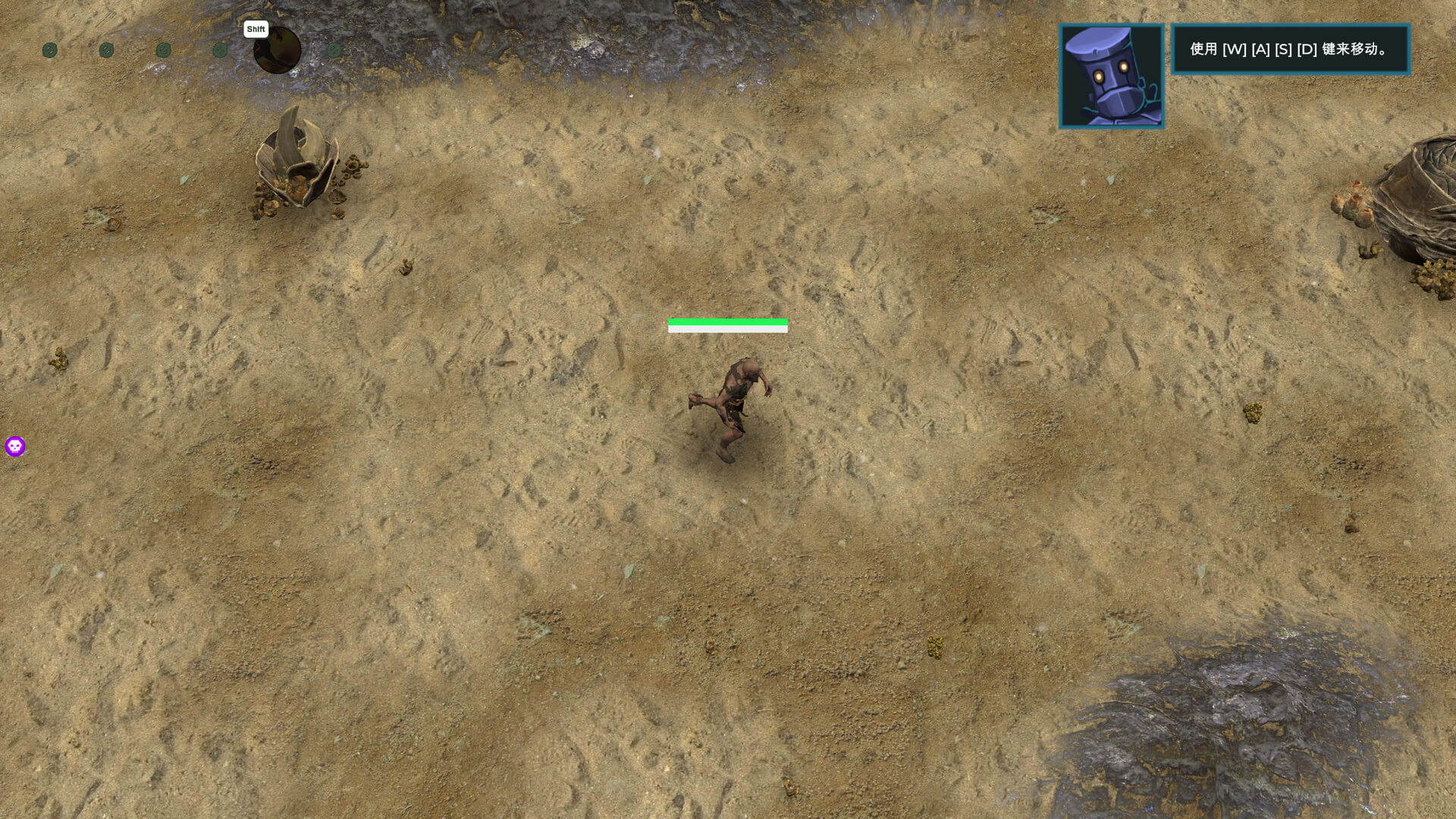The width and height of the screenshot is (1456, 819).
Task: Click the purple skull marker
Action: 15,446
